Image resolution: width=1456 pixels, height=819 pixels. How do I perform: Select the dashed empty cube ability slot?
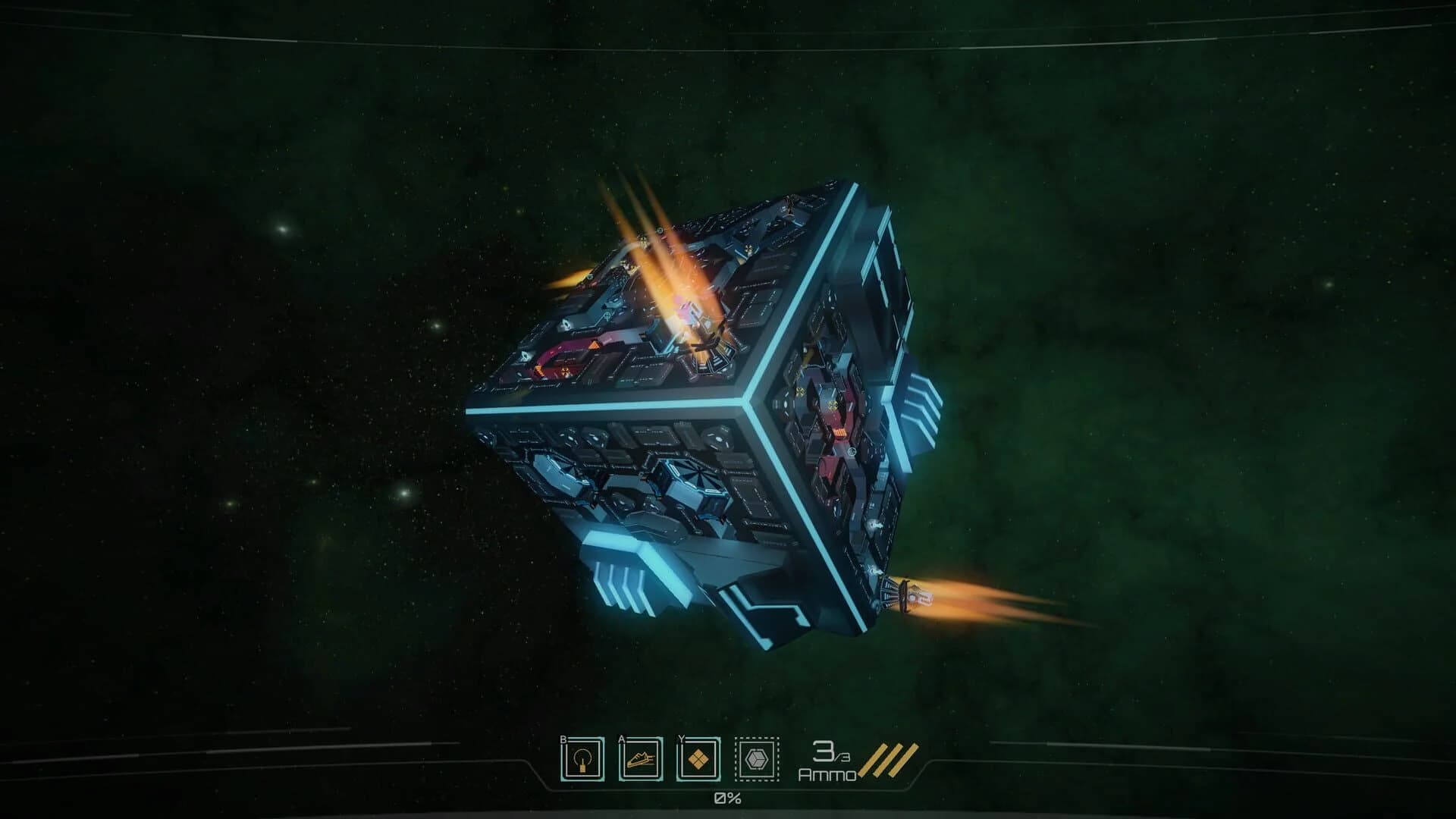(x=757, y=758)
